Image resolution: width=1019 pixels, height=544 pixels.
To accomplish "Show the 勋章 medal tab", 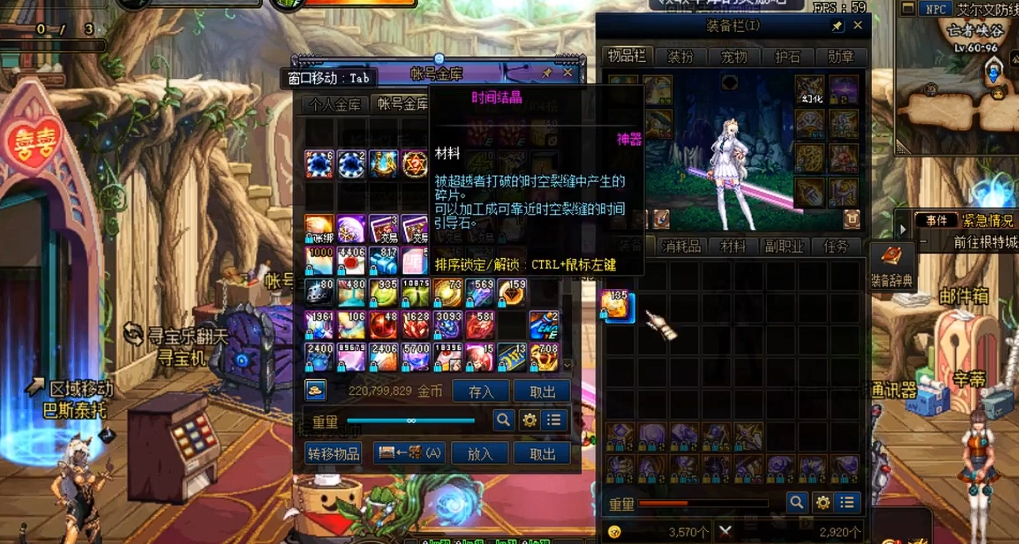I will click(841, 57).
